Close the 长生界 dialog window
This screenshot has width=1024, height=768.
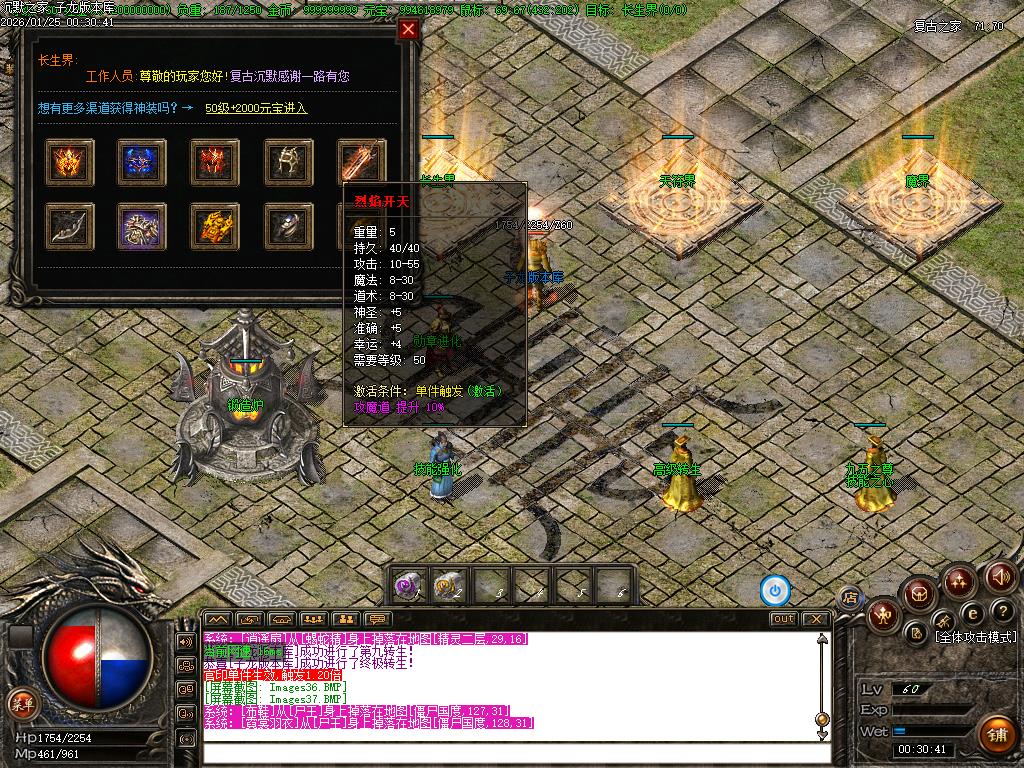(408, 29)
